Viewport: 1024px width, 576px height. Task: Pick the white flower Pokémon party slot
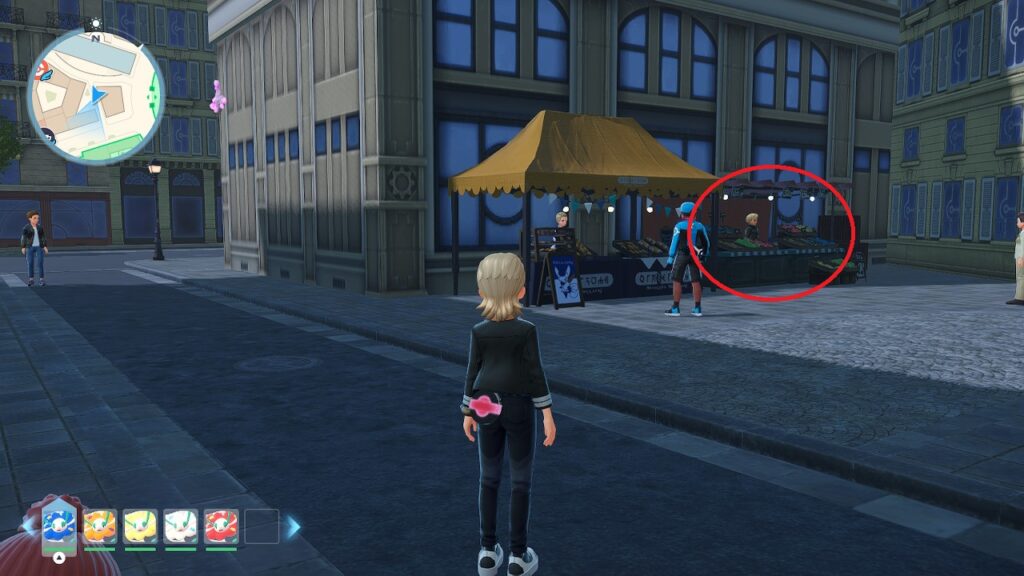tap(181, 525)
